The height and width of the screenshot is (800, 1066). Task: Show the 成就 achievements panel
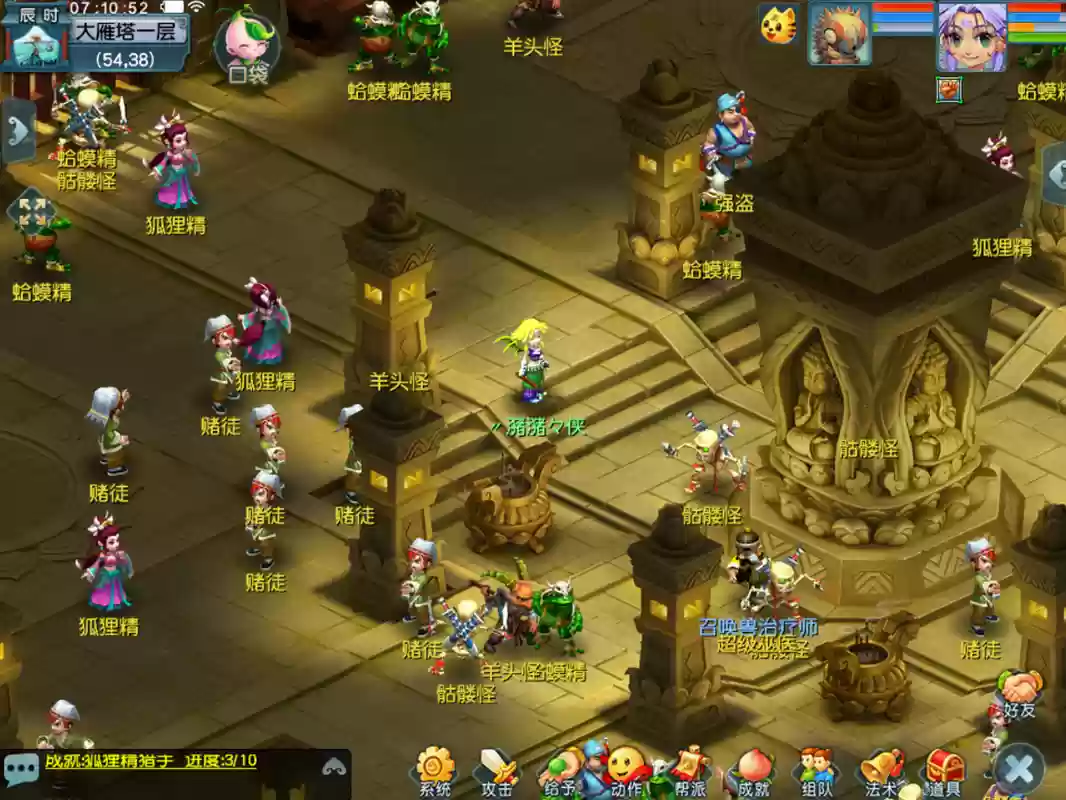752,771
